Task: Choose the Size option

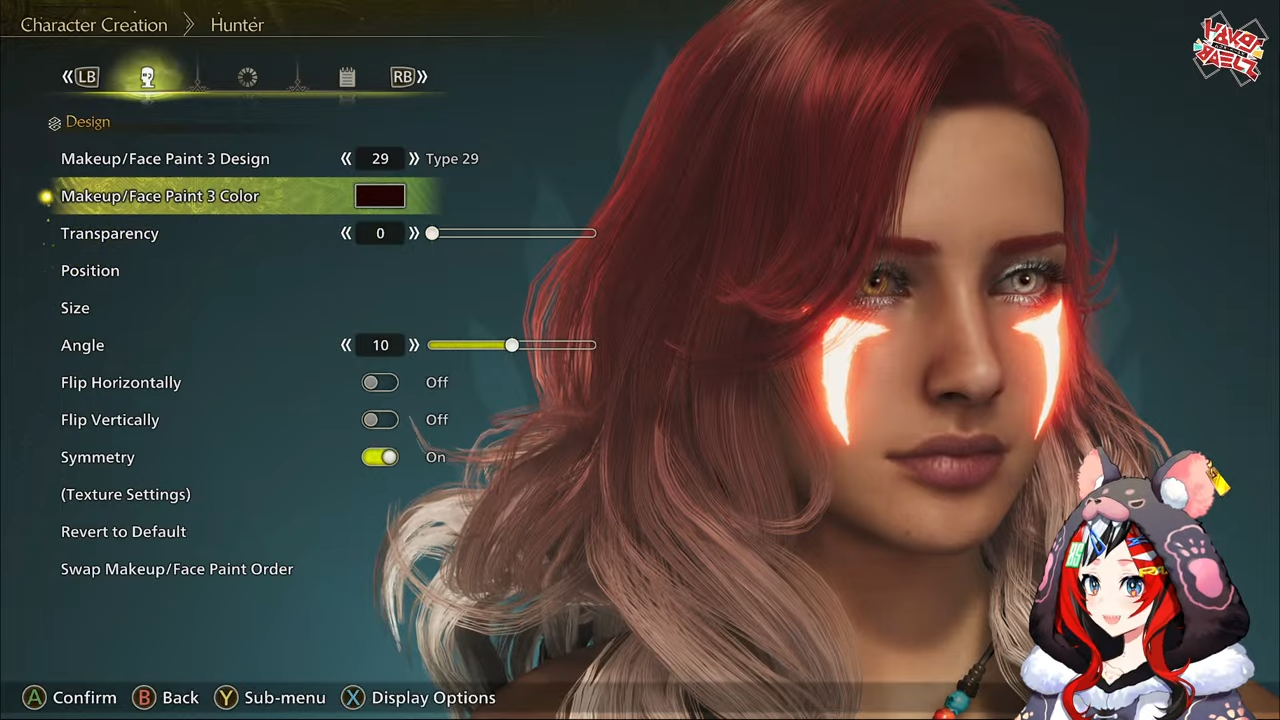Action: [x=75, y=308]
